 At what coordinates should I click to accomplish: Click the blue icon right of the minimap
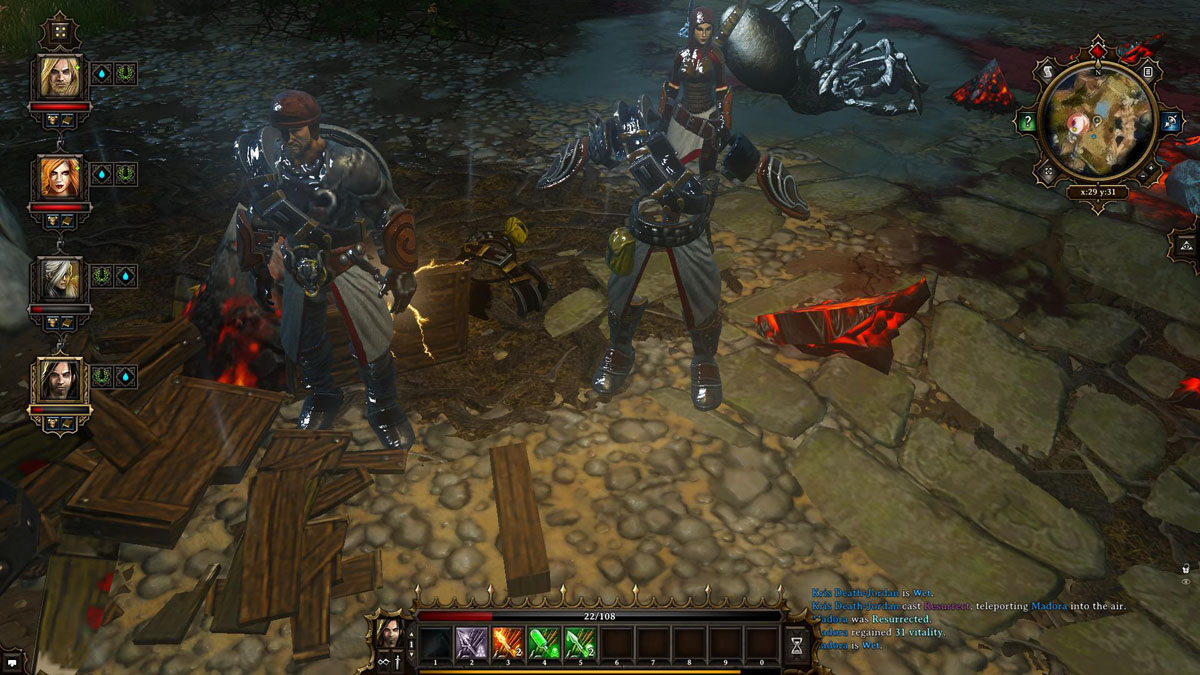point(1170,123)
